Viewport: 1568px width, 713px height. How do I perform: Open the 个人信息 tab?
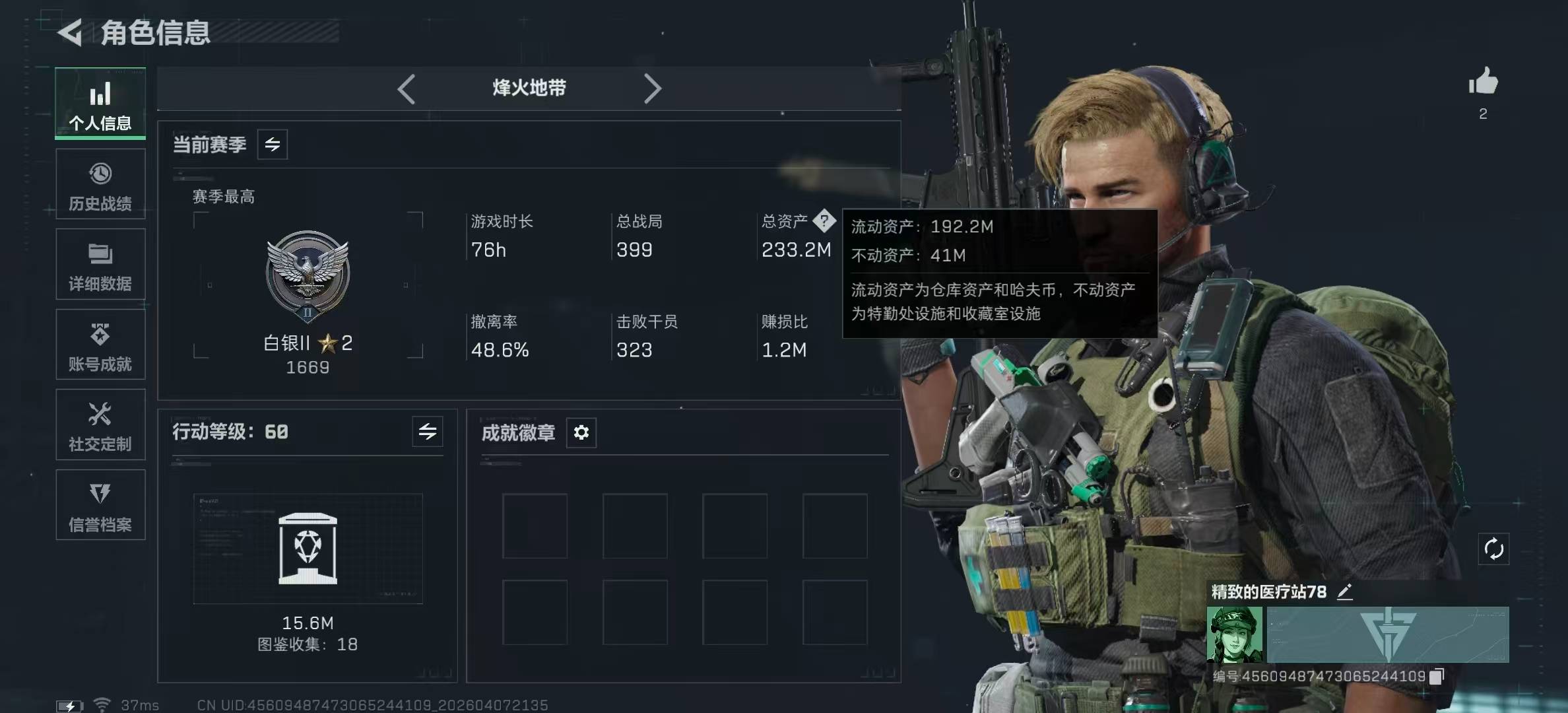100,104
